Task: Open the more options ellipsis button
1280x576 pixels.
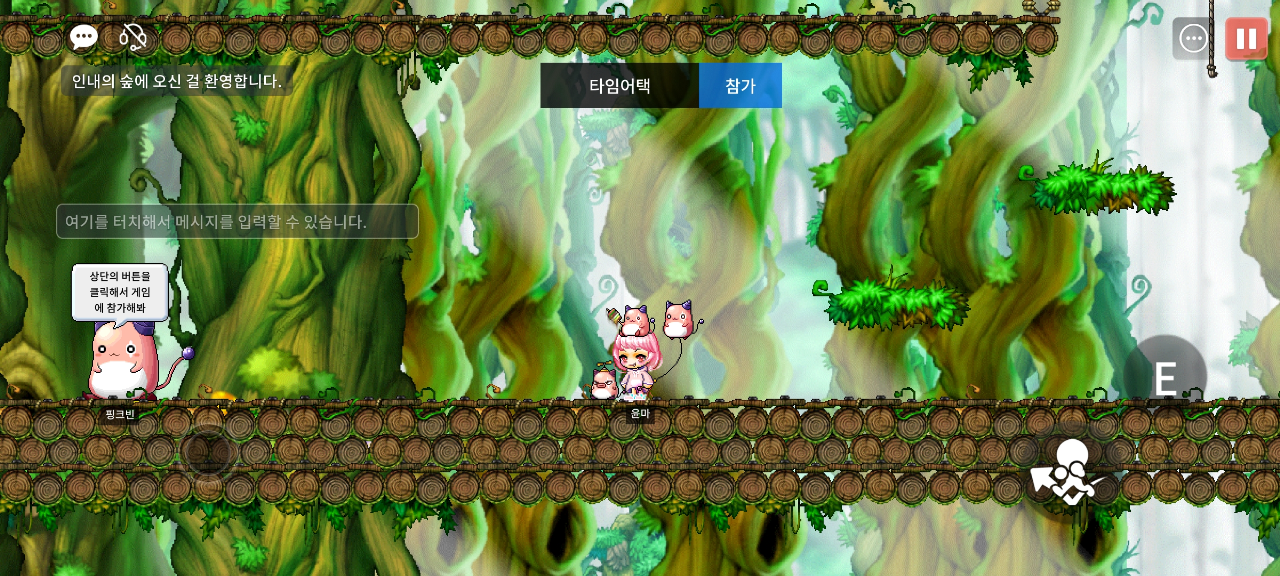Action: pos(1193,39)
